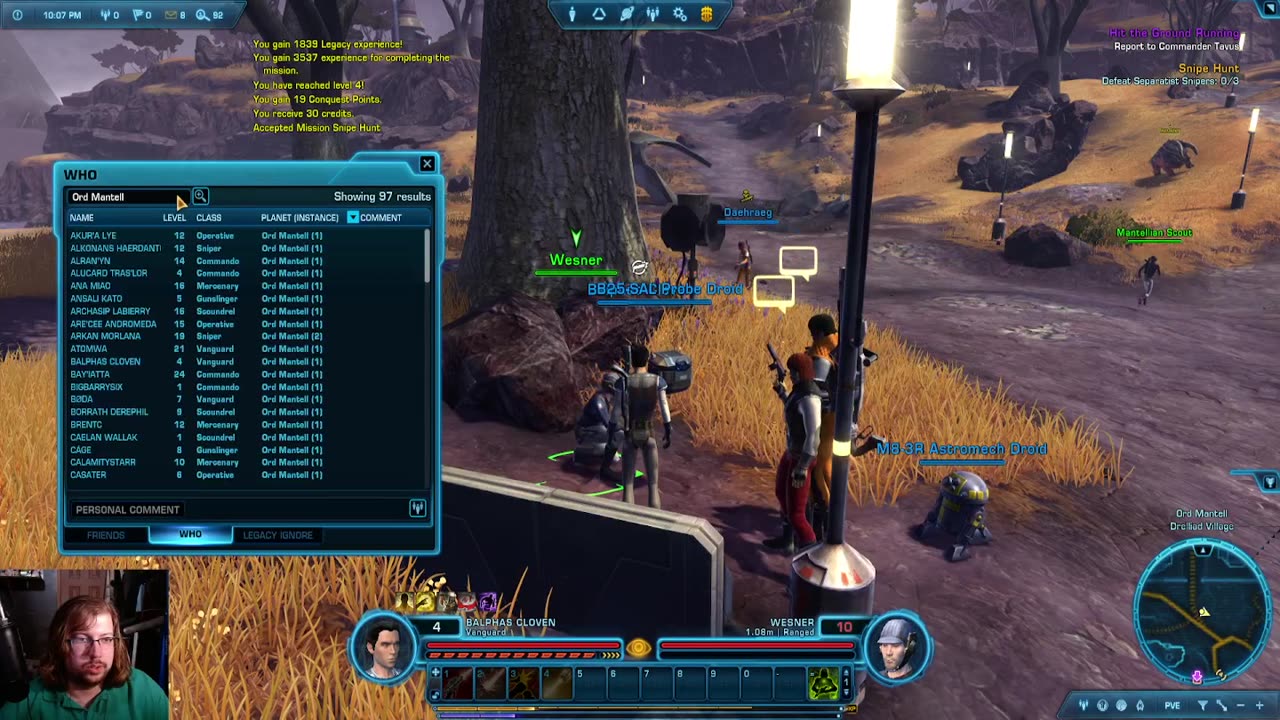Run the WHO search magnifier button
This screenshot has width=1280, height=720.
(x=200, y=196)
